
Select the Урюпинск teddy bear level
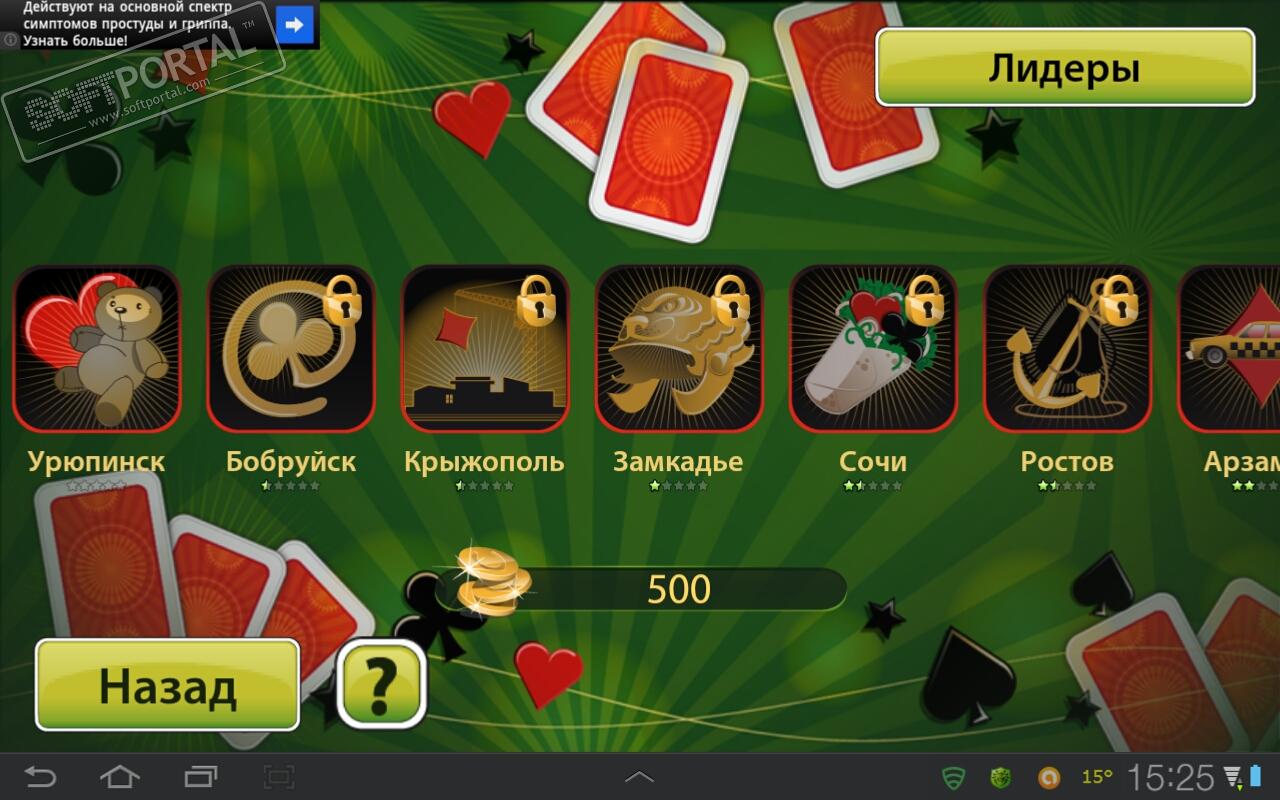click(x=97, y=349)
